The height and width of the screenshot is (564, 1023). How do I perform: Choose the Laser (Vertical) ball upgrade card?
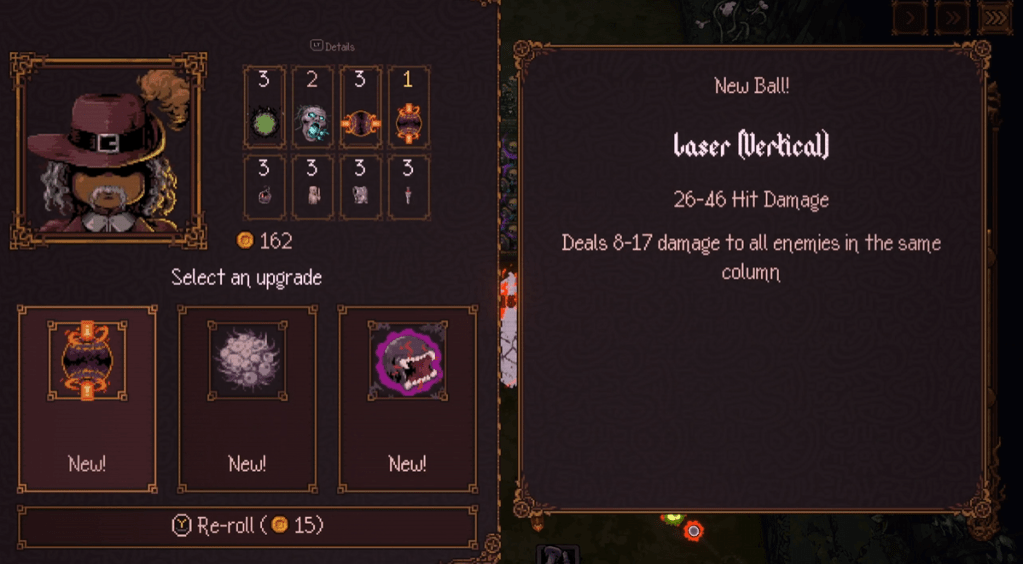pyautogui.click(x=87, y=398)
